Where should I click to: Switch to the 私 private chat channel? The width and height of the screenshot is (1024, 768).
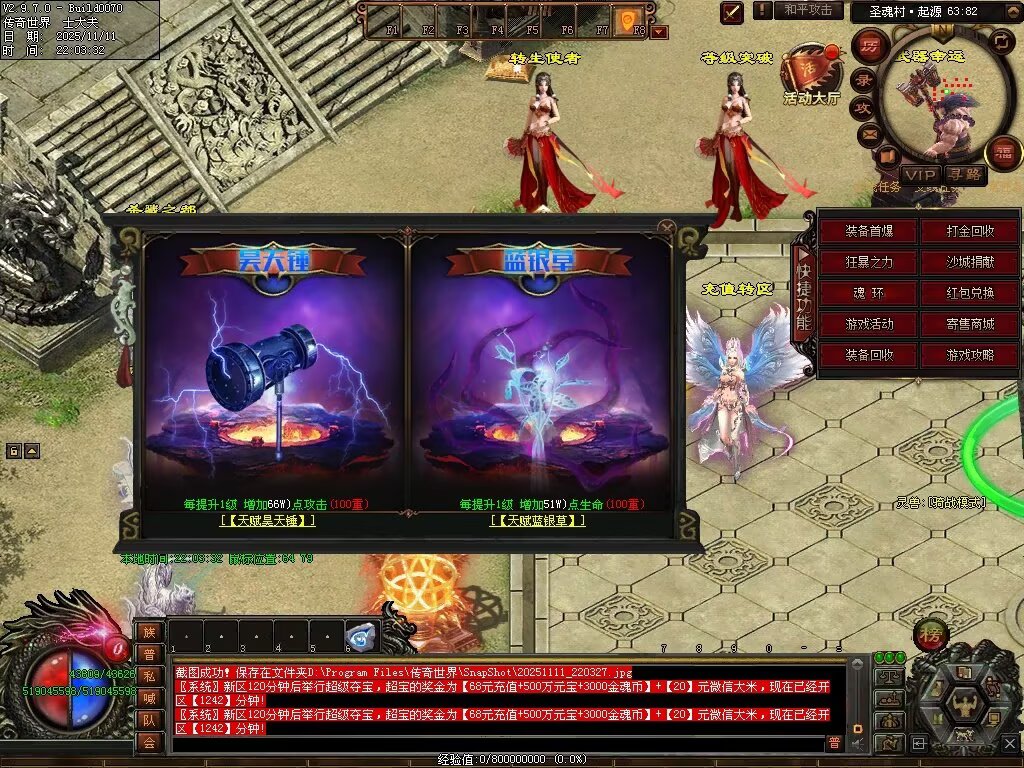[x=148, y=675]
